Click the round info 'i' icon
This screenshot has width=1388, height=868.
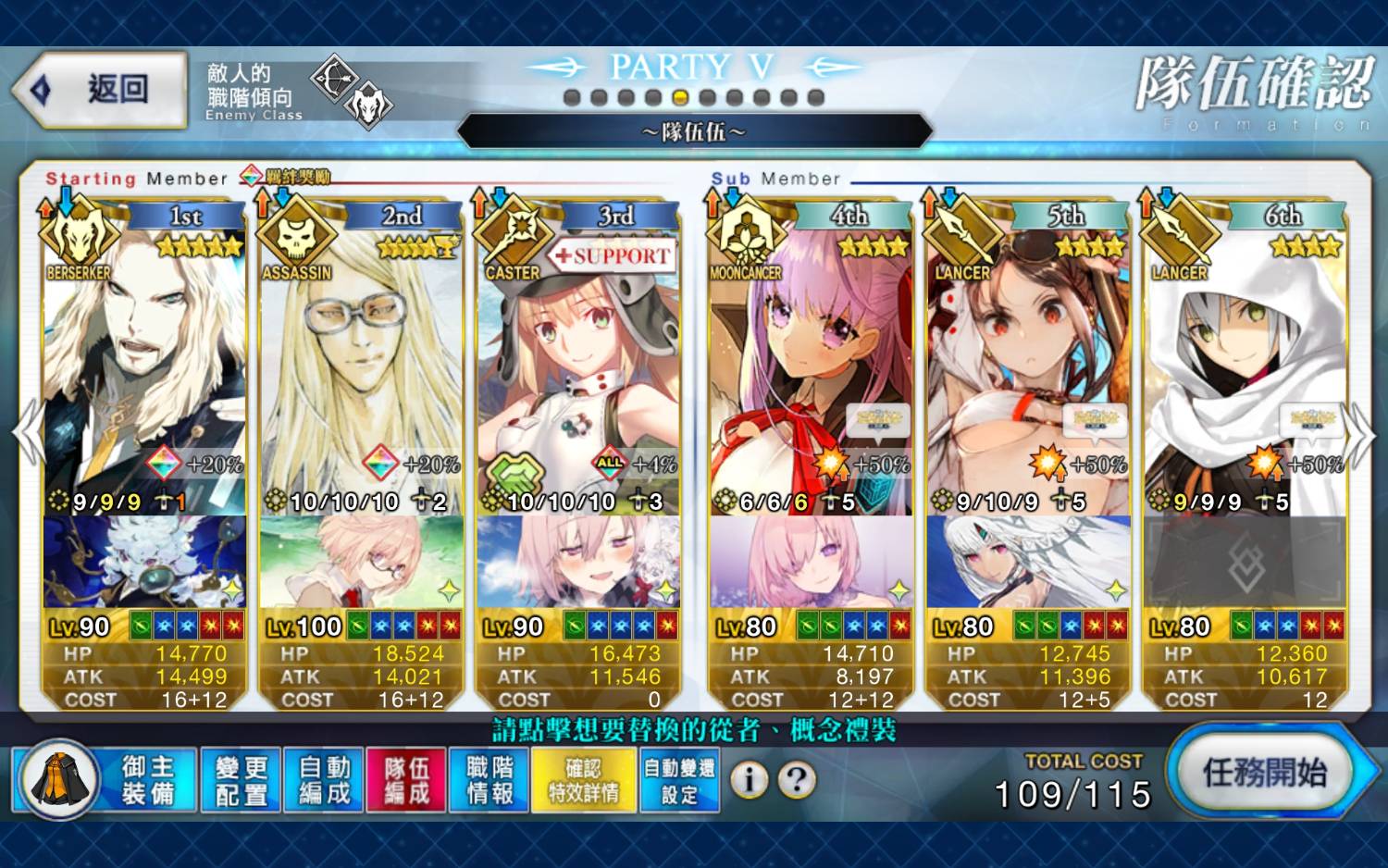750,780
